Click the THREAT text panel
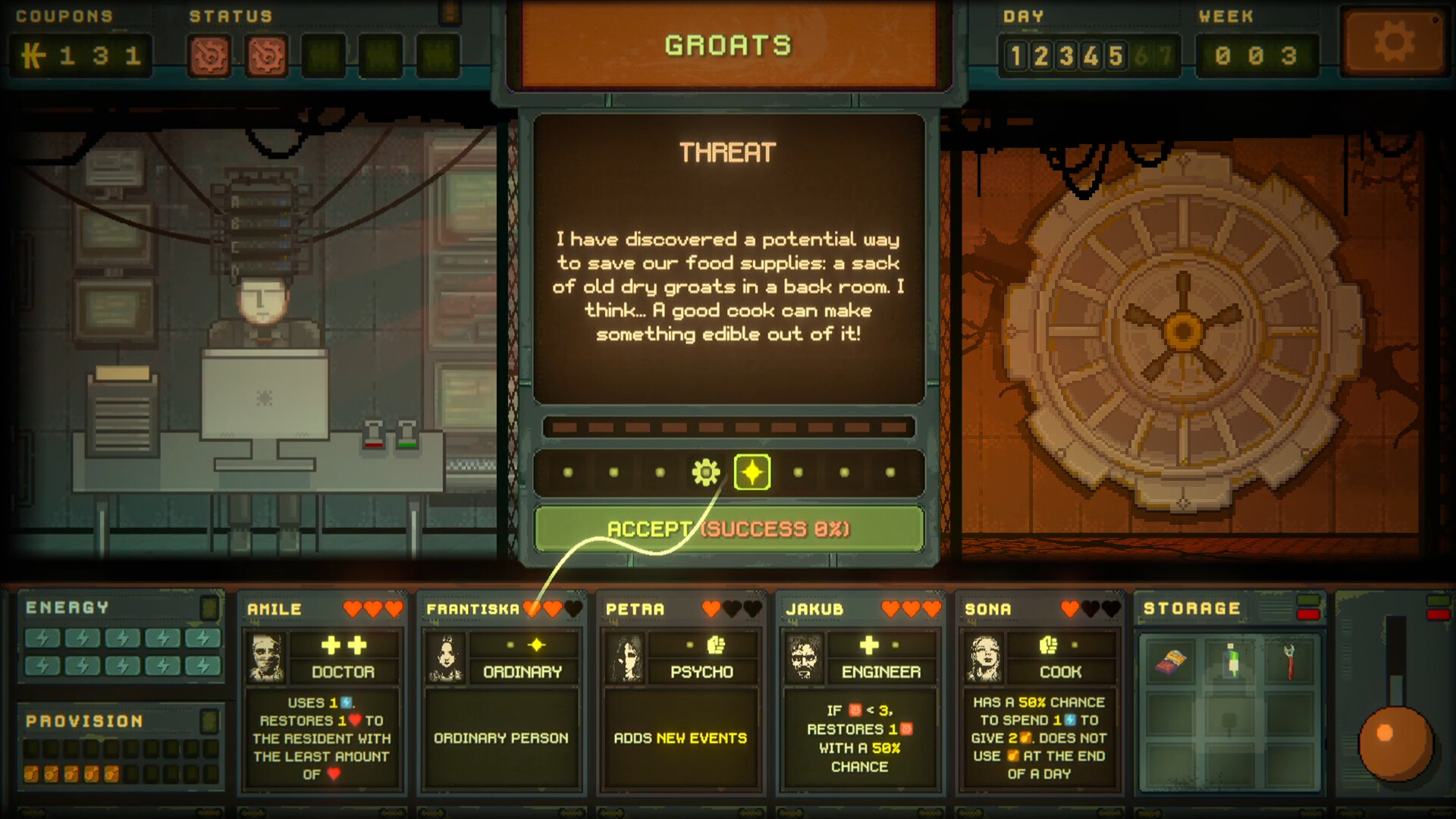 pyautogui.click(x=727, y=151)
